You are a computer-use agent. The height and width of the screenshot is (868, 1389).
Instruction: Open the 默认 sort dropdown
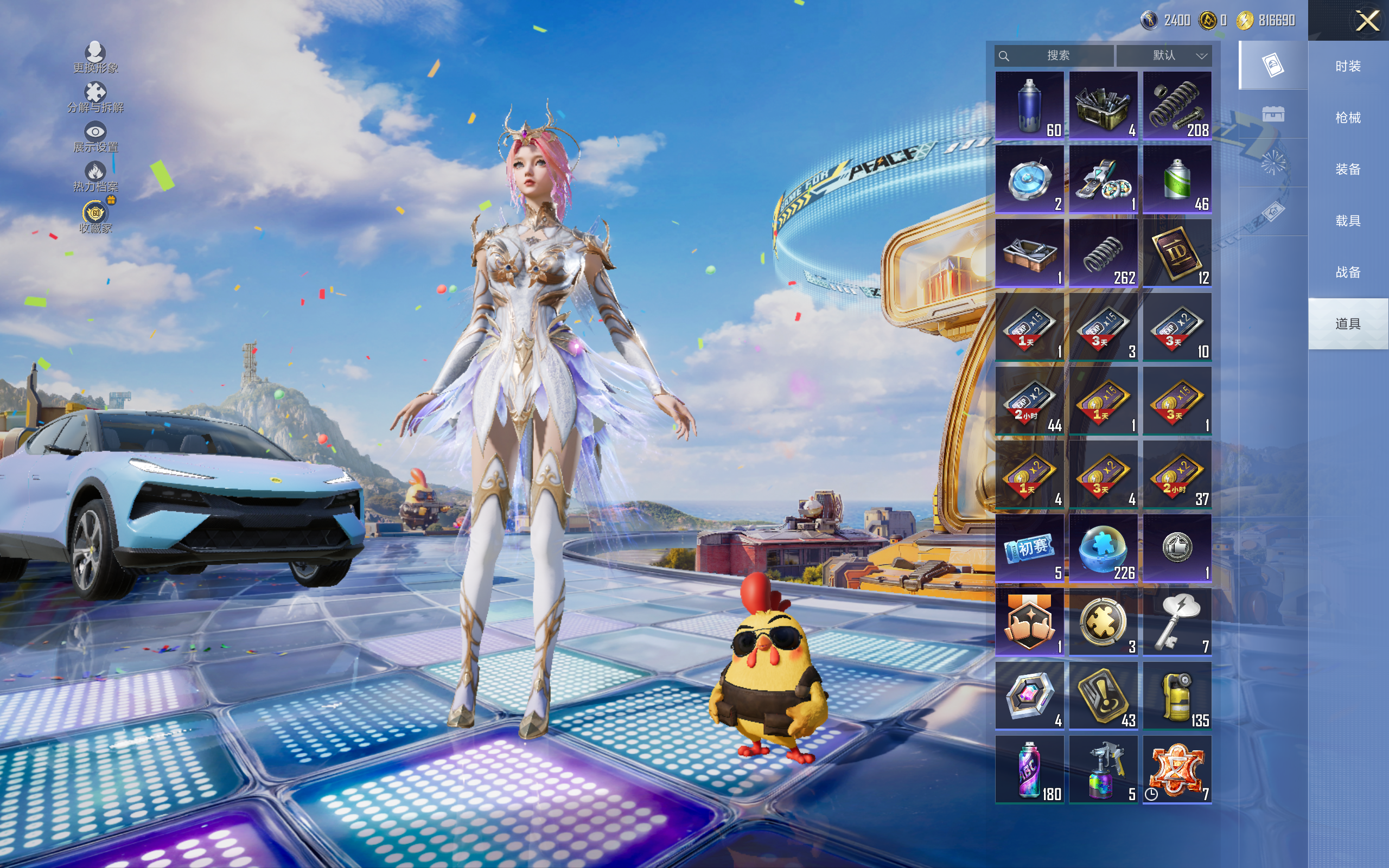pos(1164,56)
